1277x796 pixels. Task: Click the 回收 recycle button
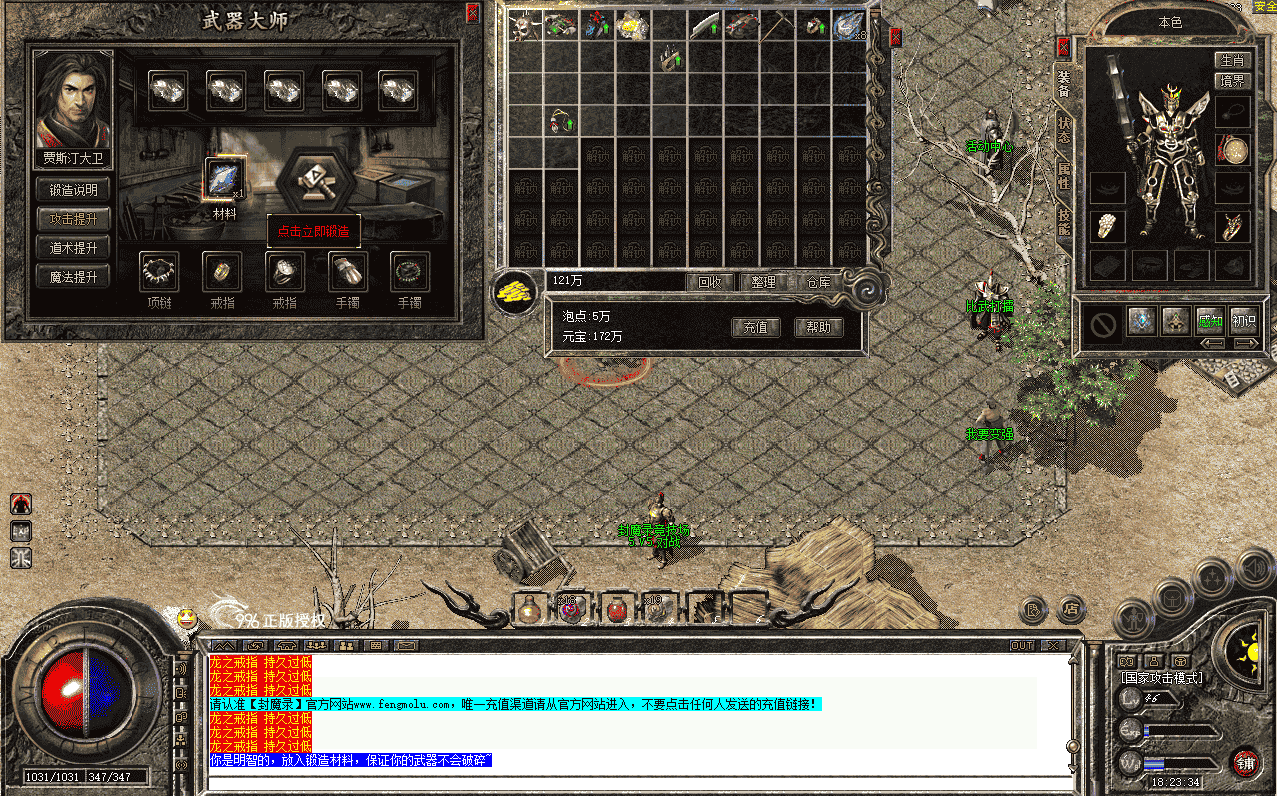pos(710,282)
